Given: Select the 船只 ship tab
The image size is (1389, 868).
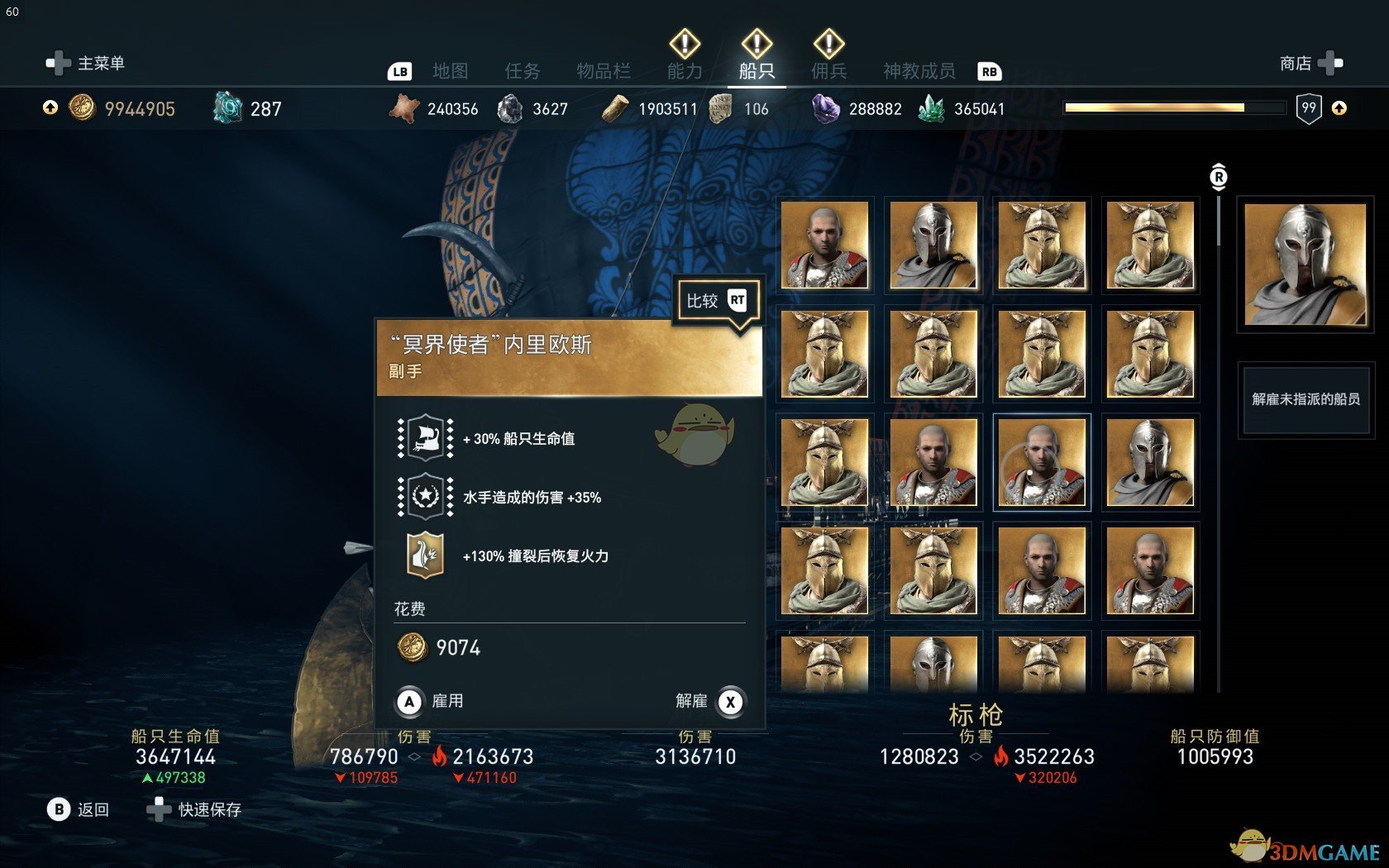Looking at the screenshot, I should click(757, 71).
